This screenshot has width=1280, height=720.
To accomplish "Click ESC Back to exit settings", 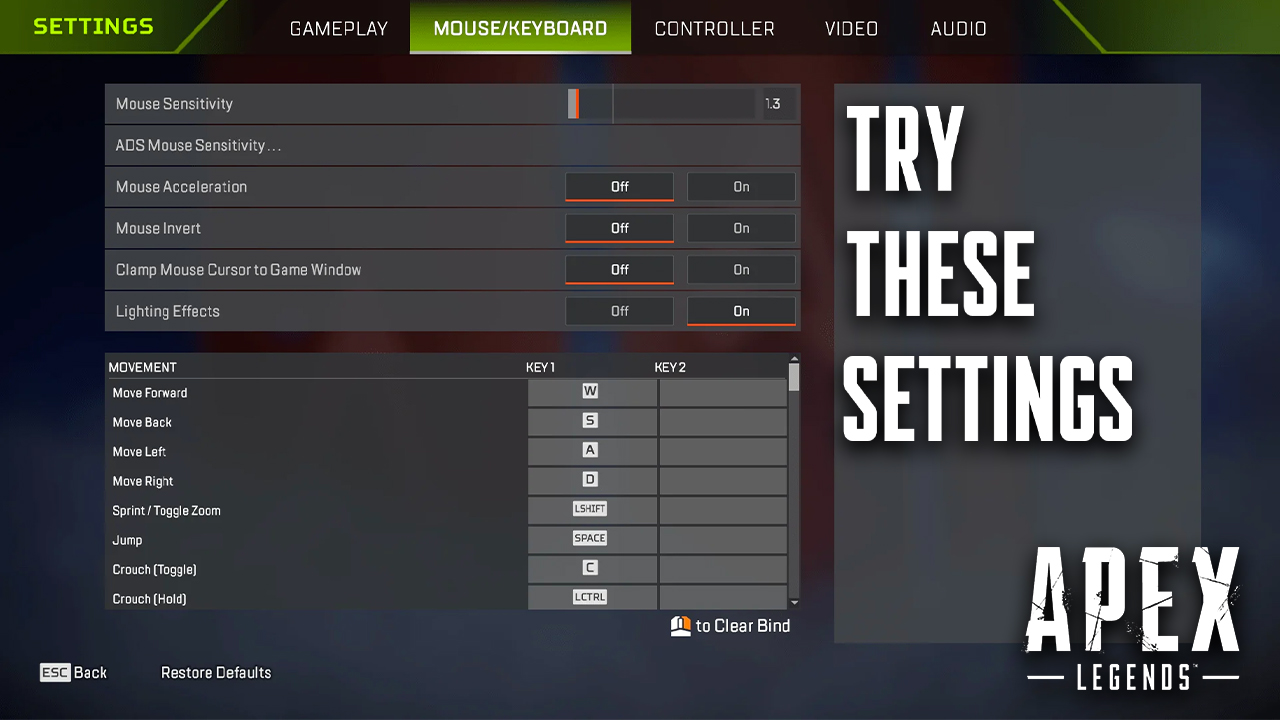I will click(x=73, y=672).
